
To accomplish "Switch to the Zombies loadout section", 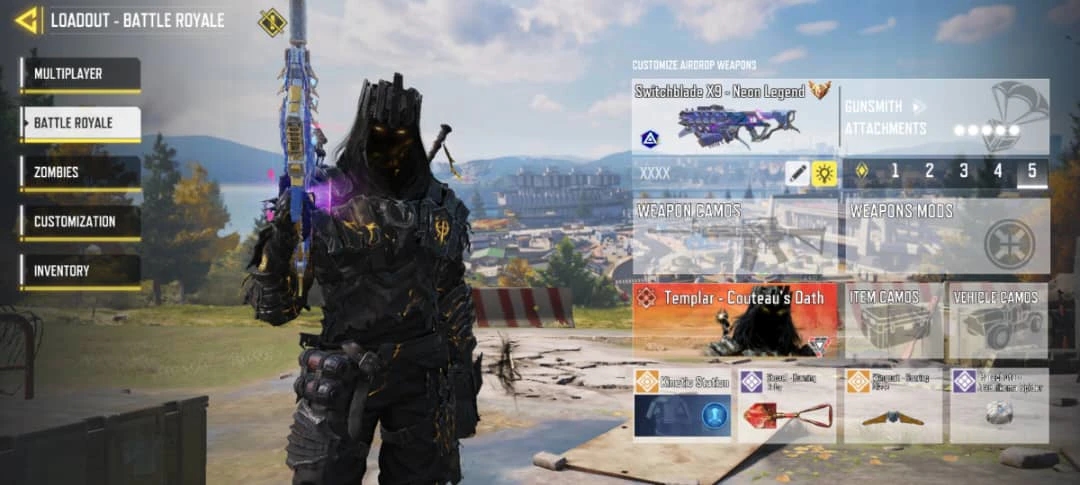I will point(80,172).
